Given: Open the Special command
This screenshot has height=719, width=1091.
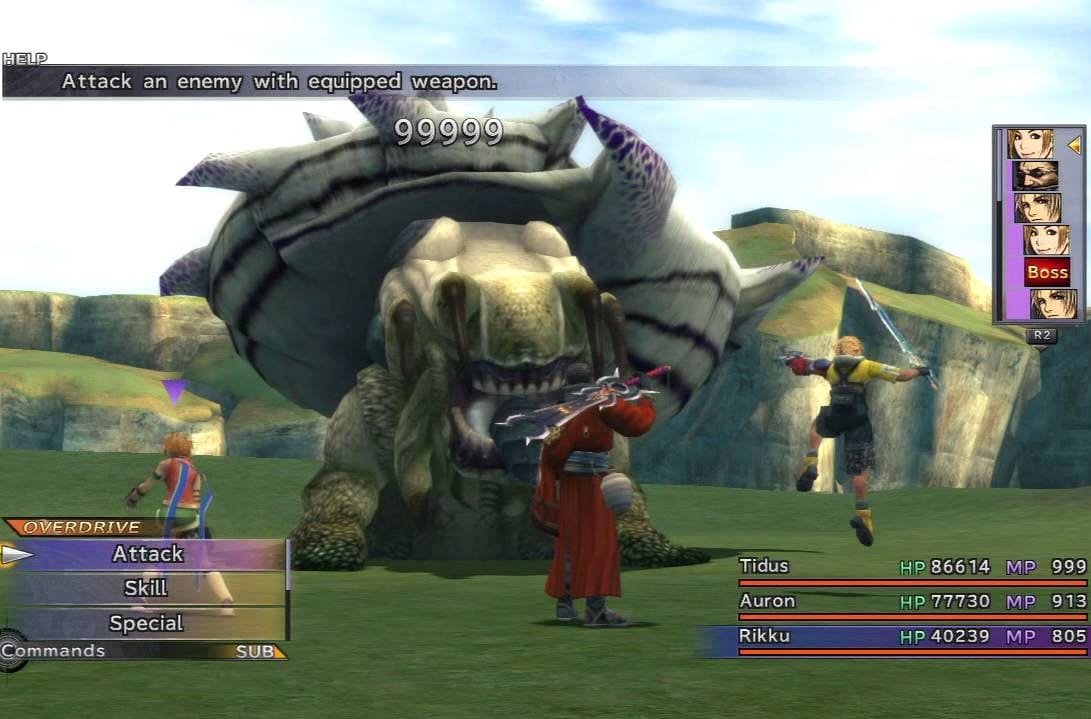Looking at the screenshot, I should 146,624.
